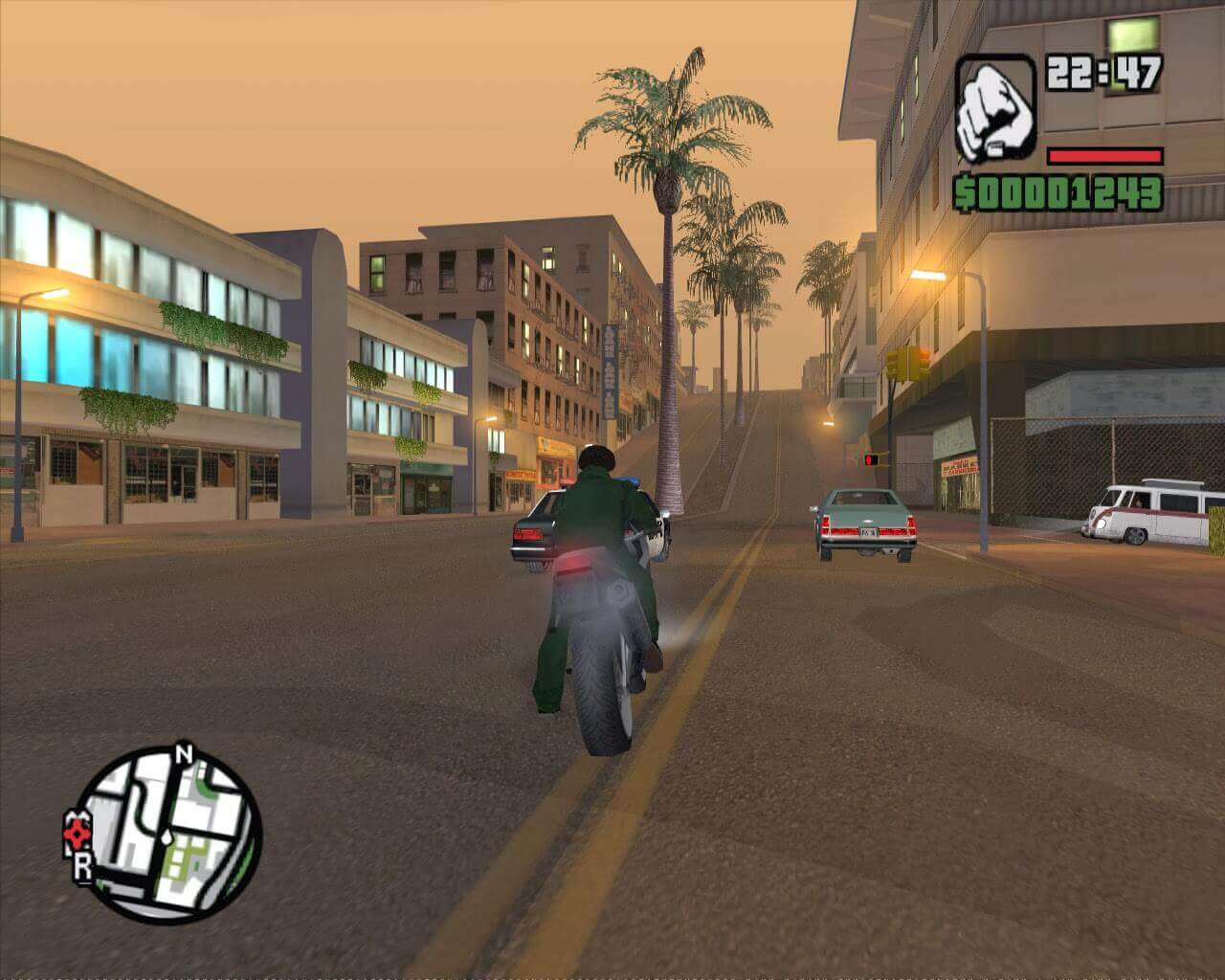The height and width of the screenshot is (980, 1225).
Task: Click the N compass marker above the radar
Action: point(185,754)
